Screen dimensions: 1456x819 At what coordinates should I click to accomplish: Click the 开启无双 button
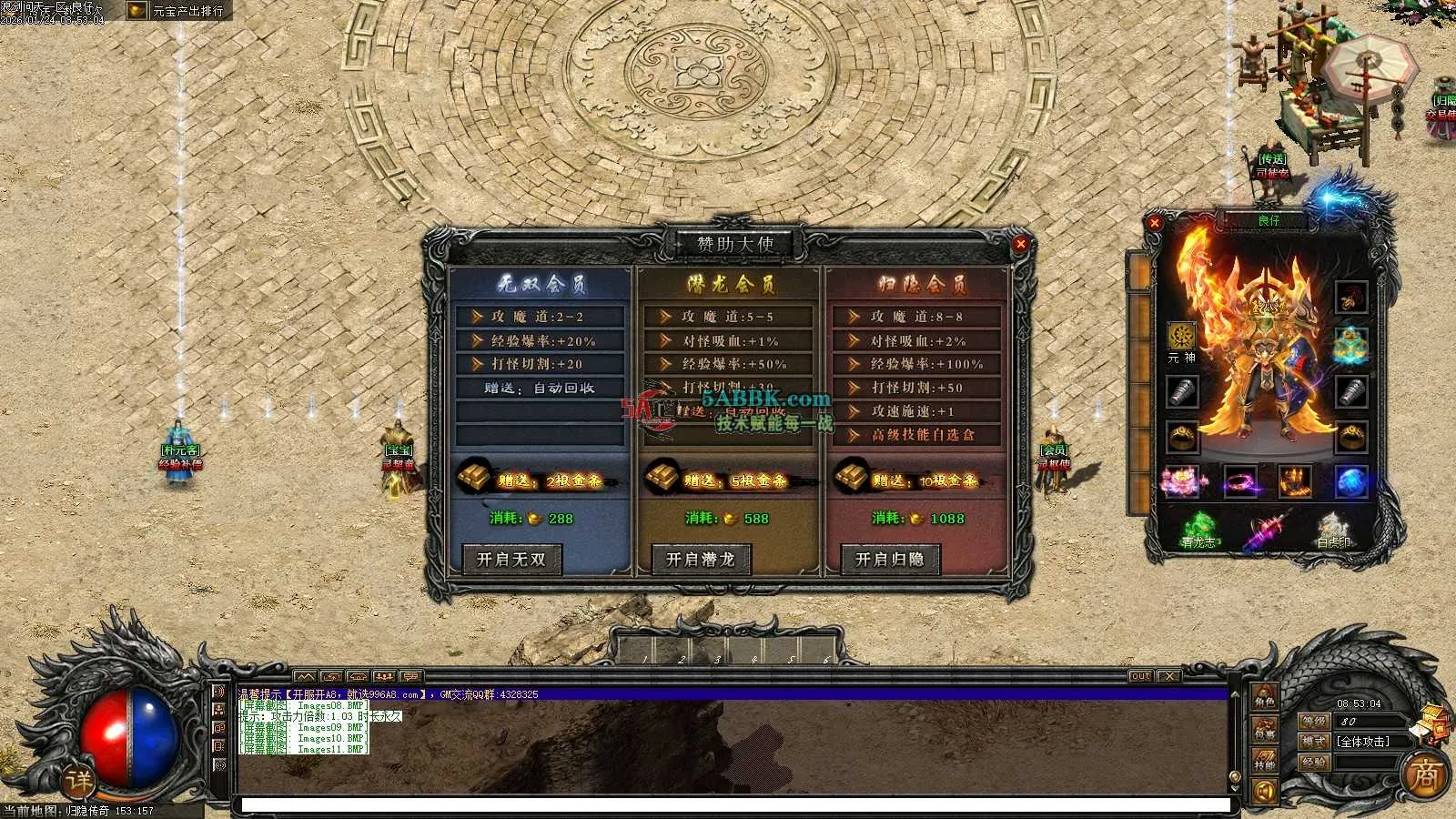coord(511,560)
